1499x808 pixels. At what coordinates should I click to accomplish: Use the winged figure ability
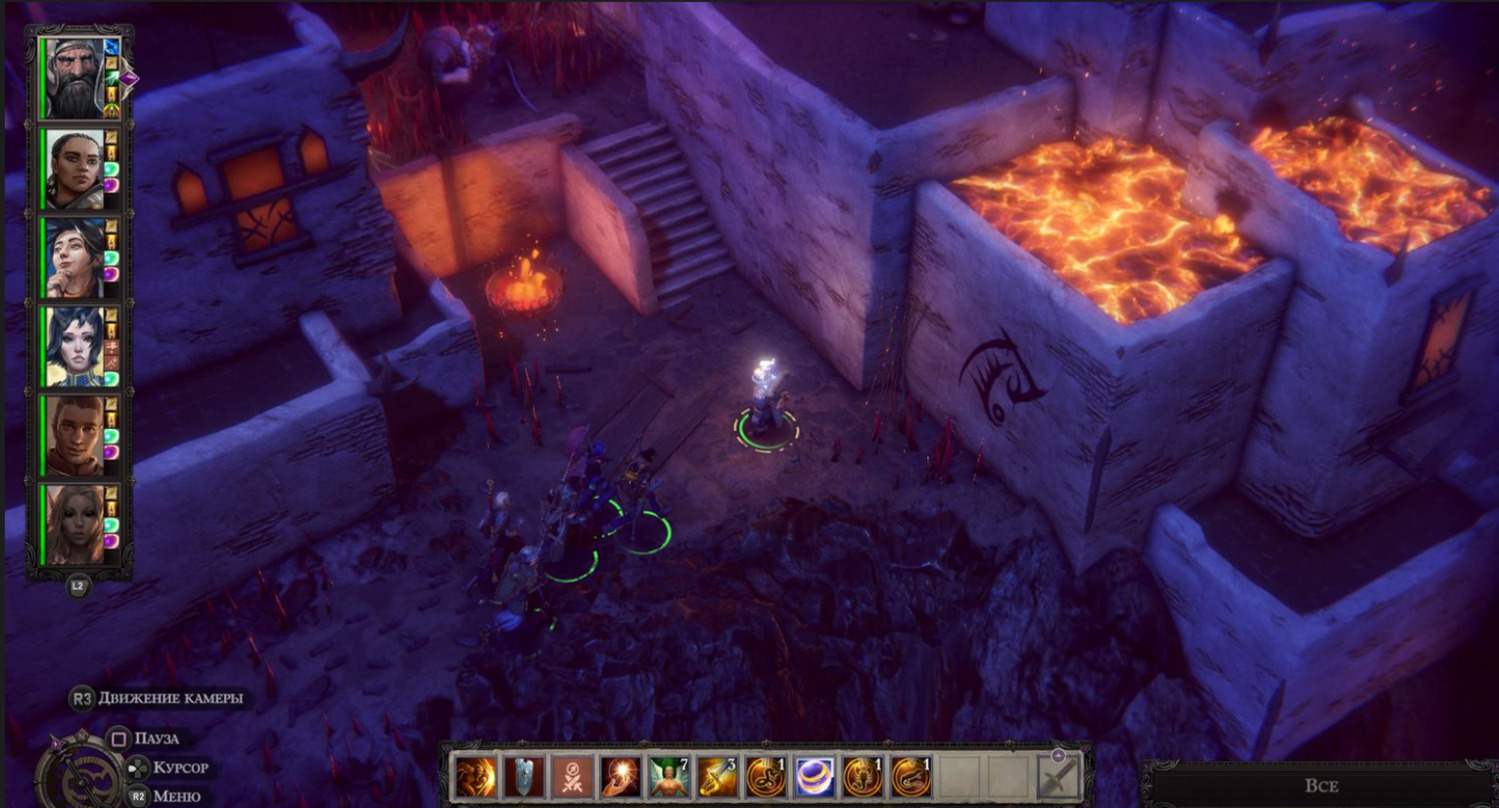click(x=668, y=776)
